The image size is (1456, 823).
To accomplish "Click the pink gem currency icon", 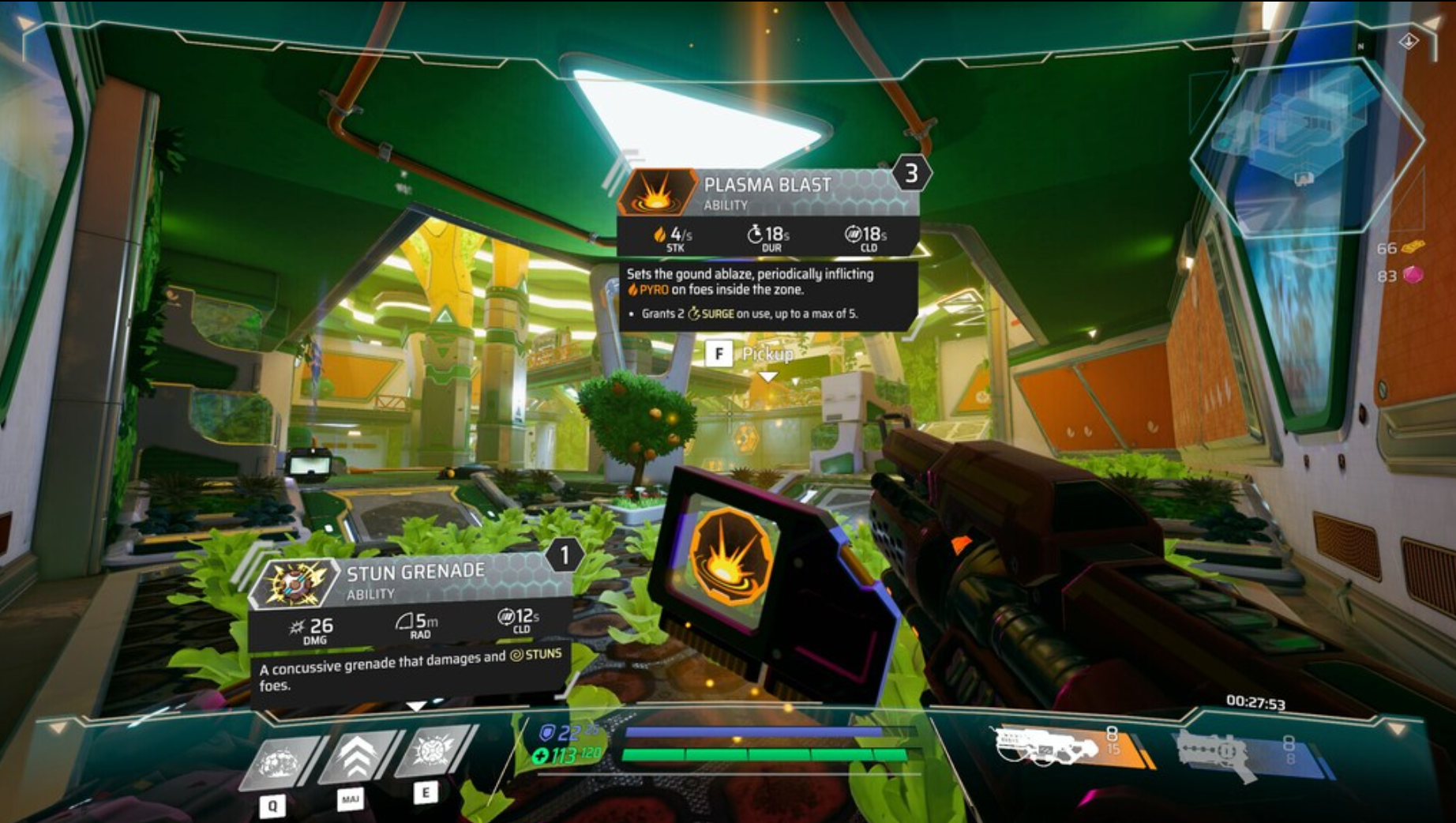I will point(1413,275).
